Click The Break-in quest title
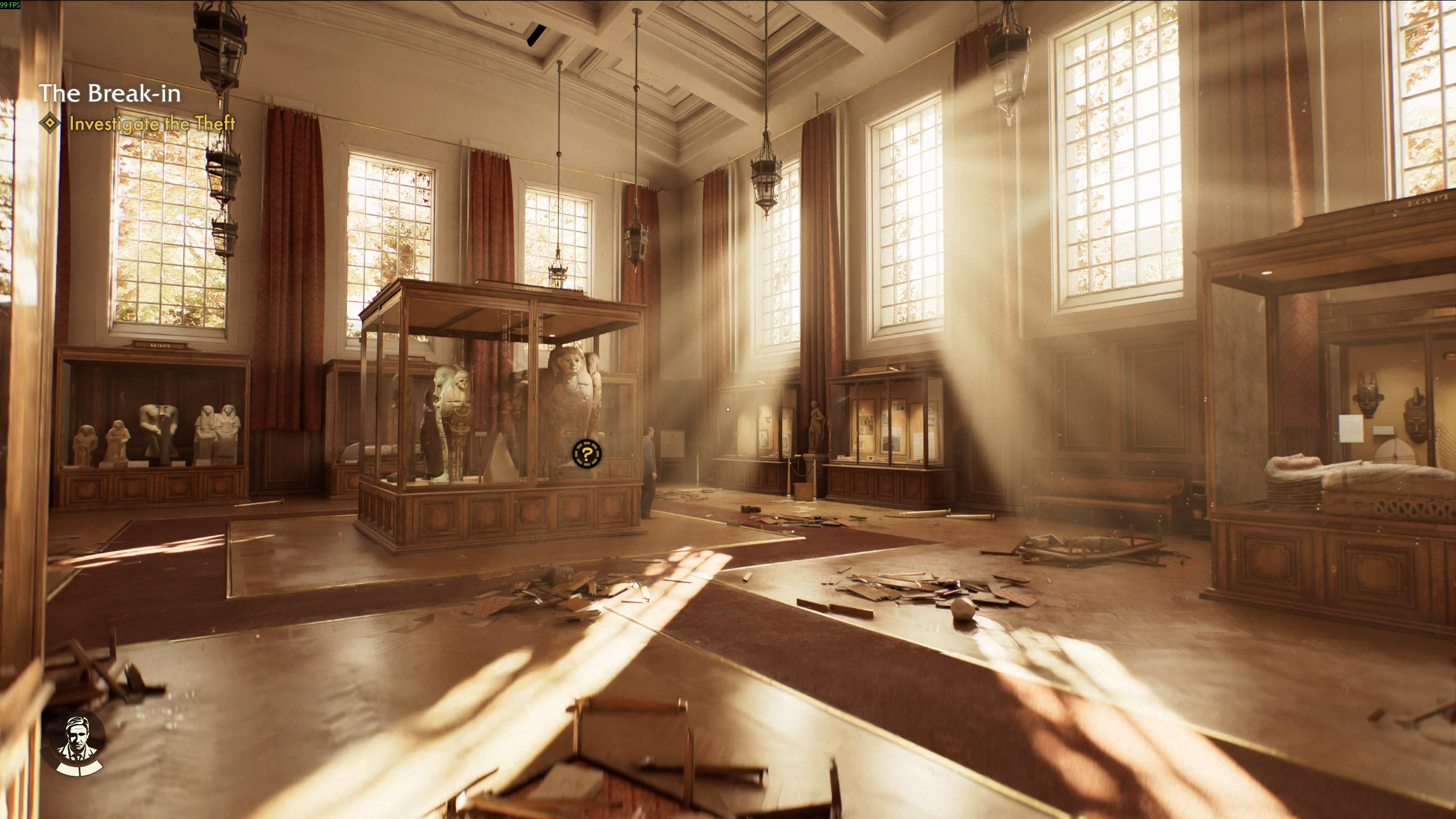Viewport: 1456px width, 819px height. pyautogui.click(x=110, y=94)
